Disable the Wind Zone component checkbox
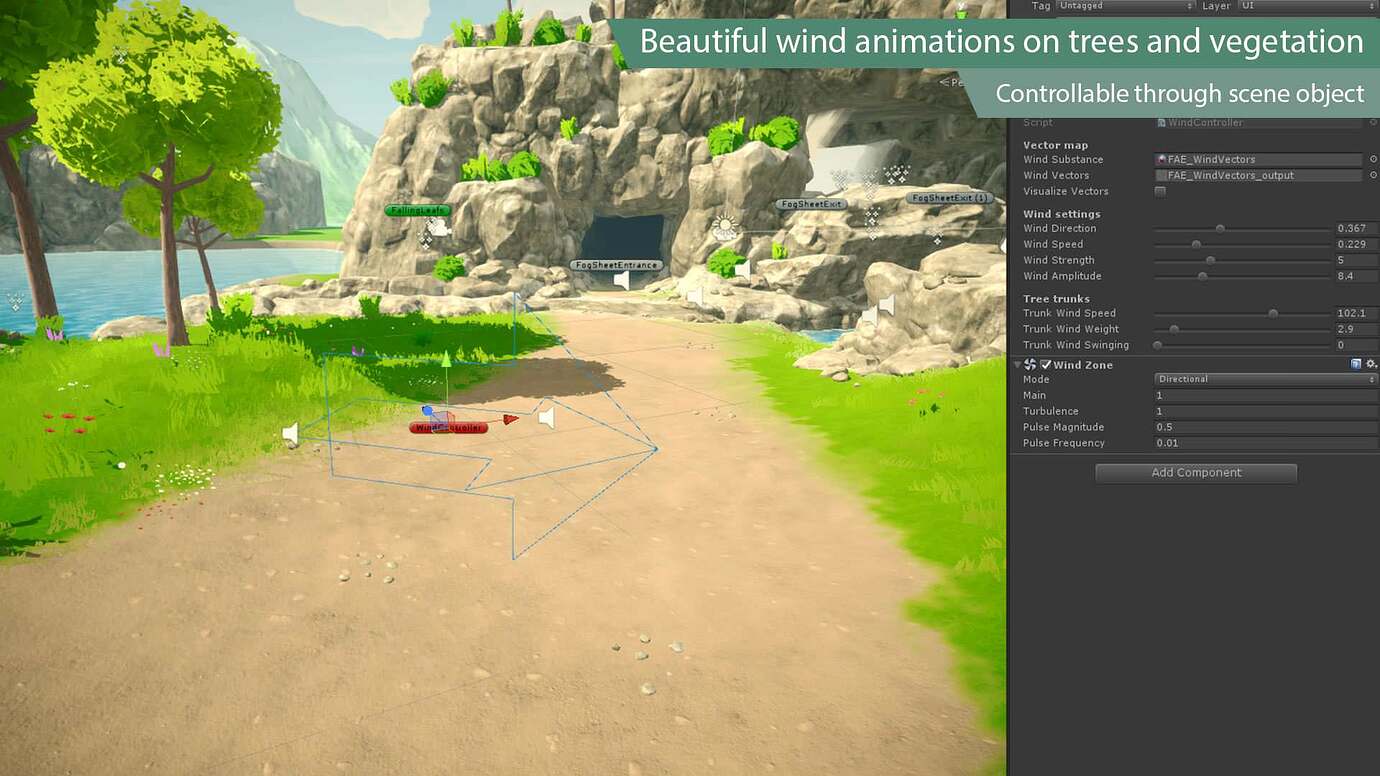Viewport: 1380px width, 776px height. point(1046,365)
